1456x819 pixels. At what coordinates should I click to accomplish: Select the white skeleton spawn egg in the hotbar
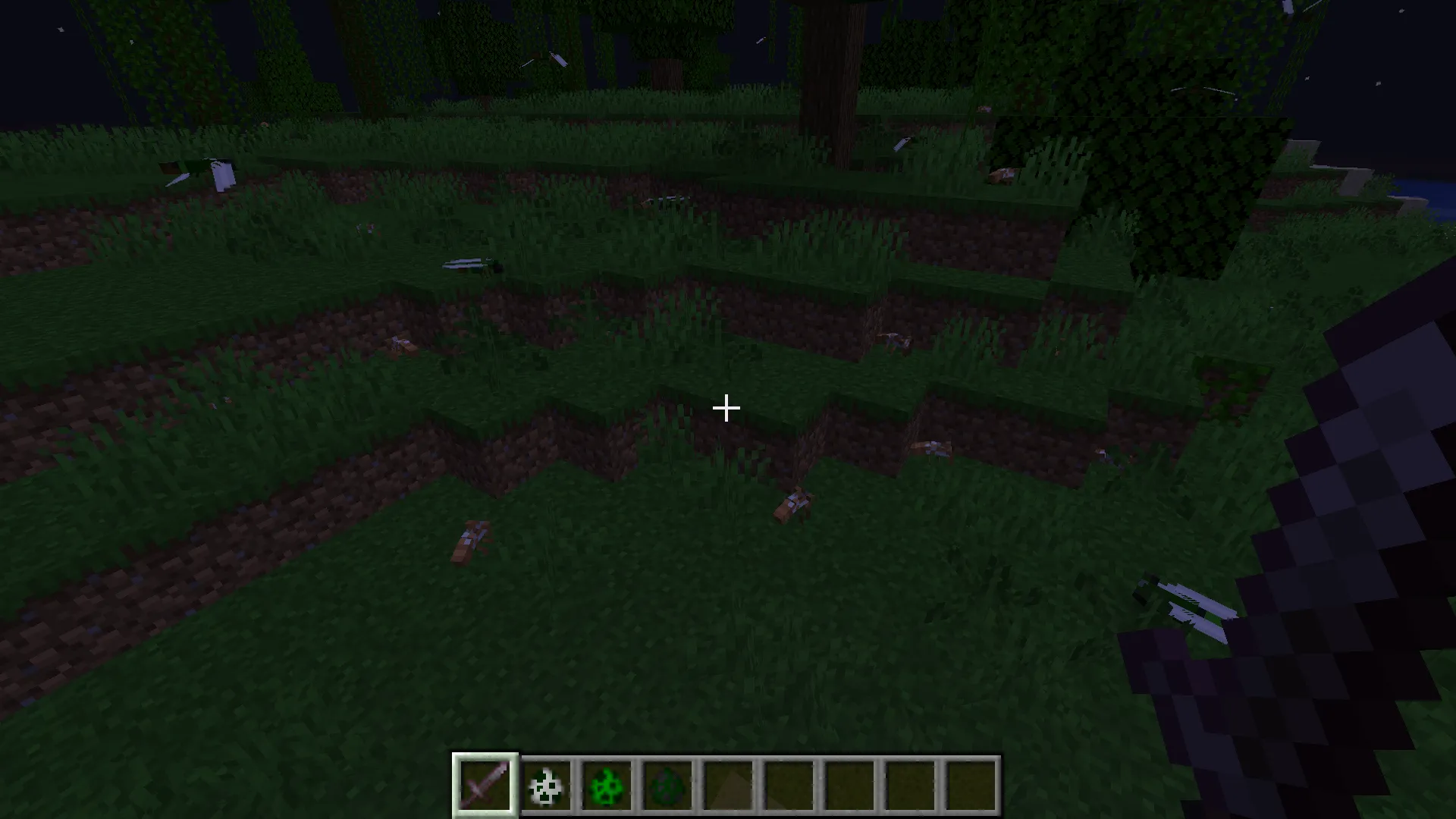[x=548, y=785]
